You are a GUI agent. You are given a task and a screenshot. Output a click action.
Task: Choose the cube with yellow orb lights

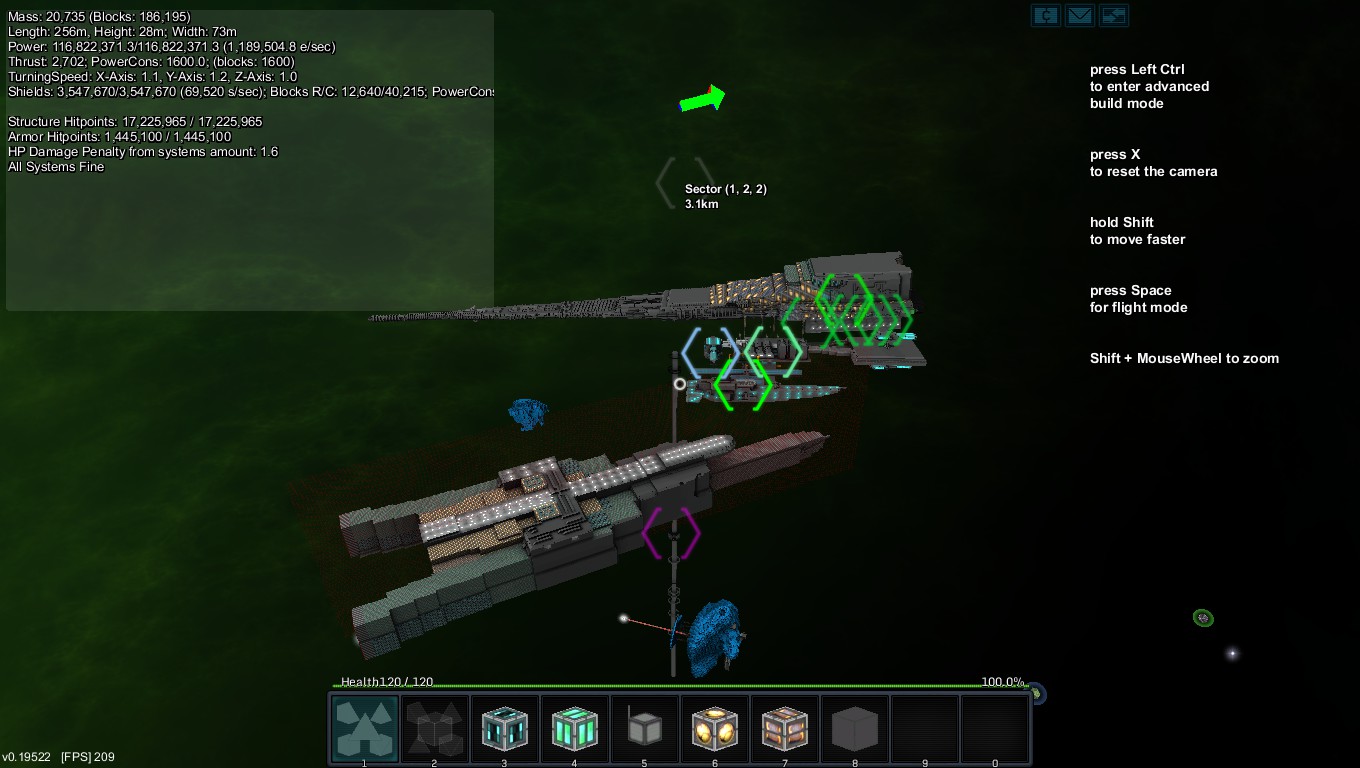(715, 728)
